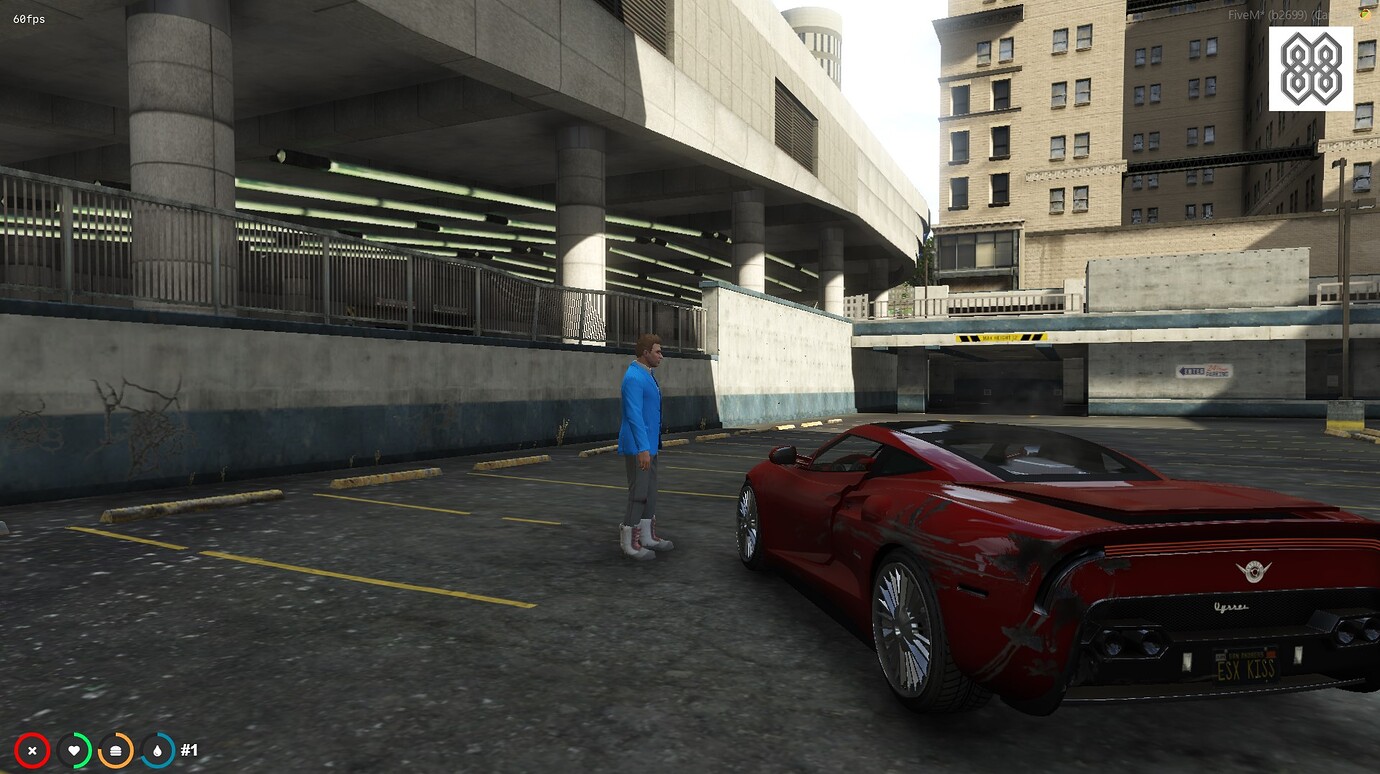Click the yellow MAX HEIGHT garage sign
Screen dimensions: 1380x774
[1003, 336]
